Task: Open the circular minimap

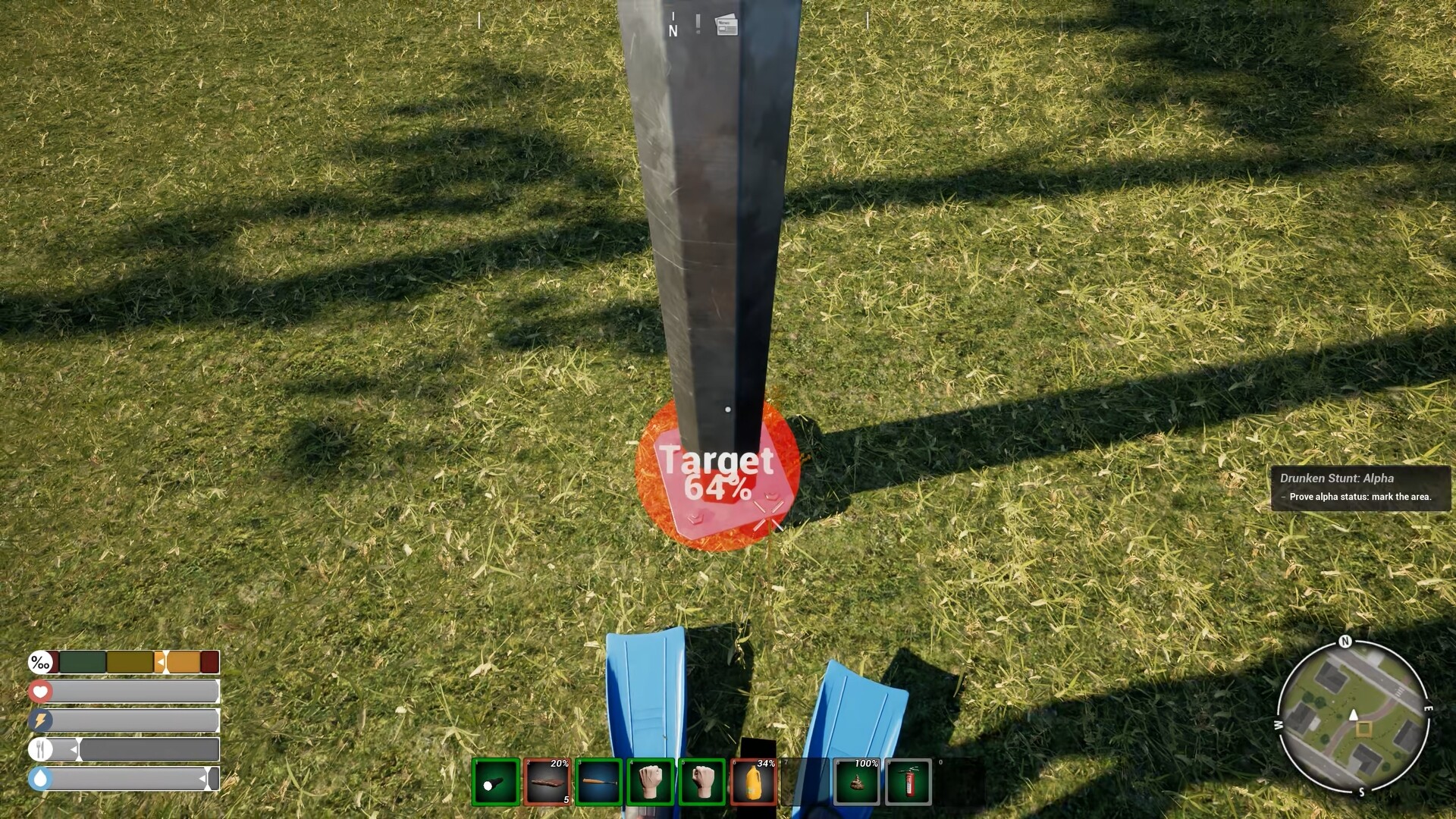Action: pos(1353,717)
